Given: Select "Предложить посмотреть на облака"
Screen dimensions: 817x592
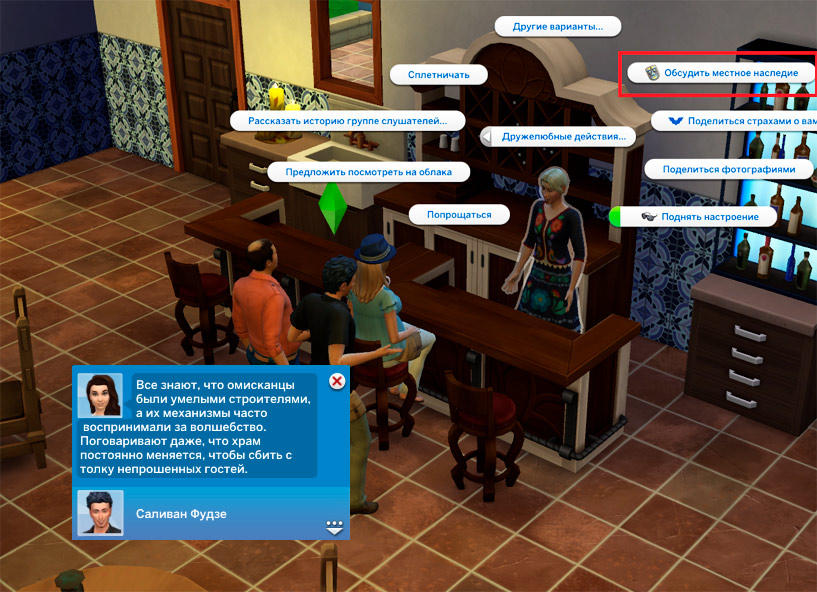Looking at the screenshot, I should coord(368,172).
